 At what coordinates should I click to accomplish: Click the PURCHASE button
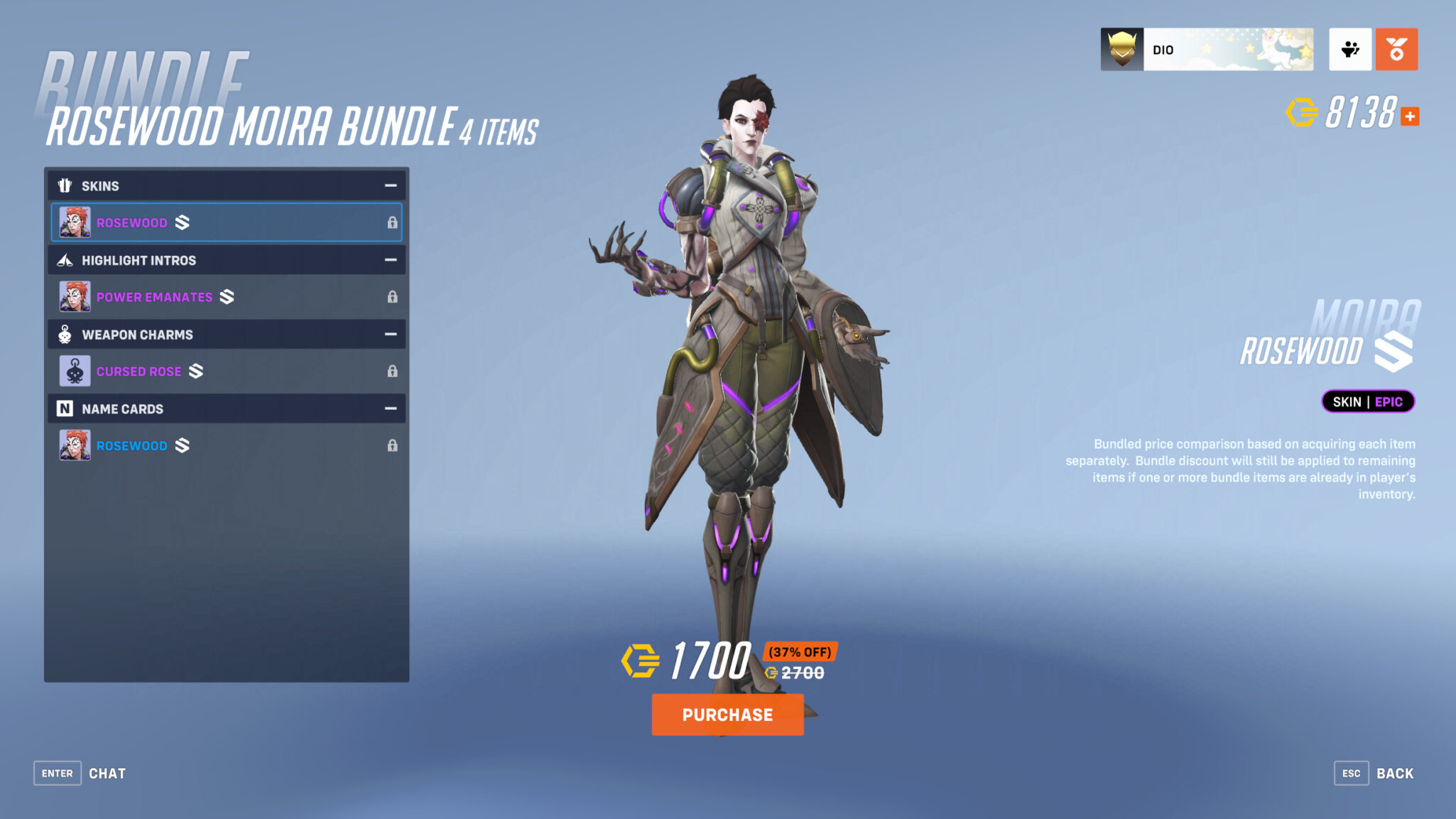(x=727, y=715)
